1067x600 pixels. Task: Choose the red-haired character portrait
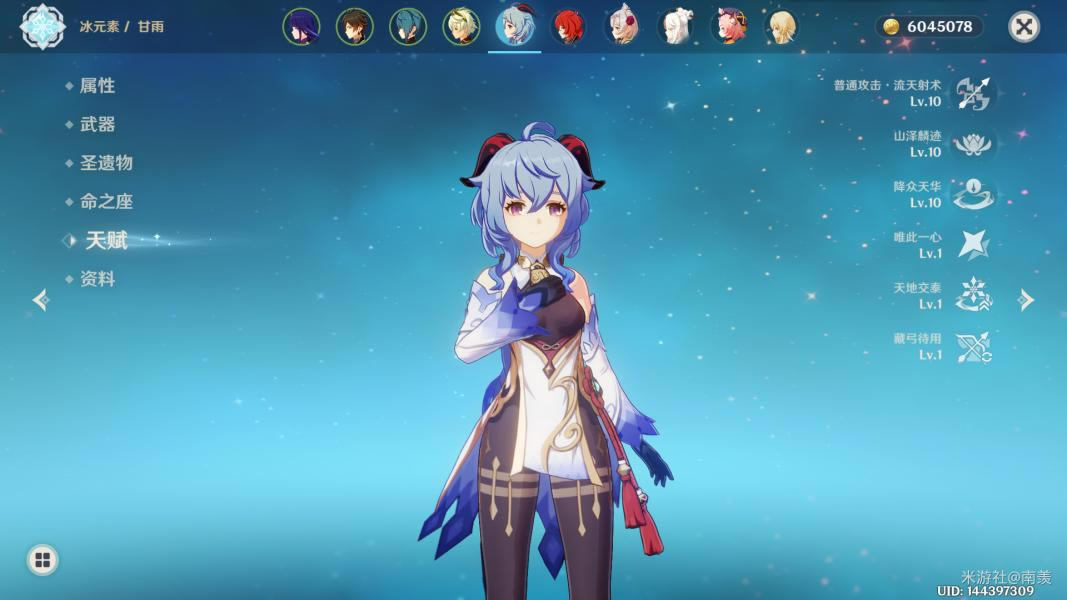570,27
